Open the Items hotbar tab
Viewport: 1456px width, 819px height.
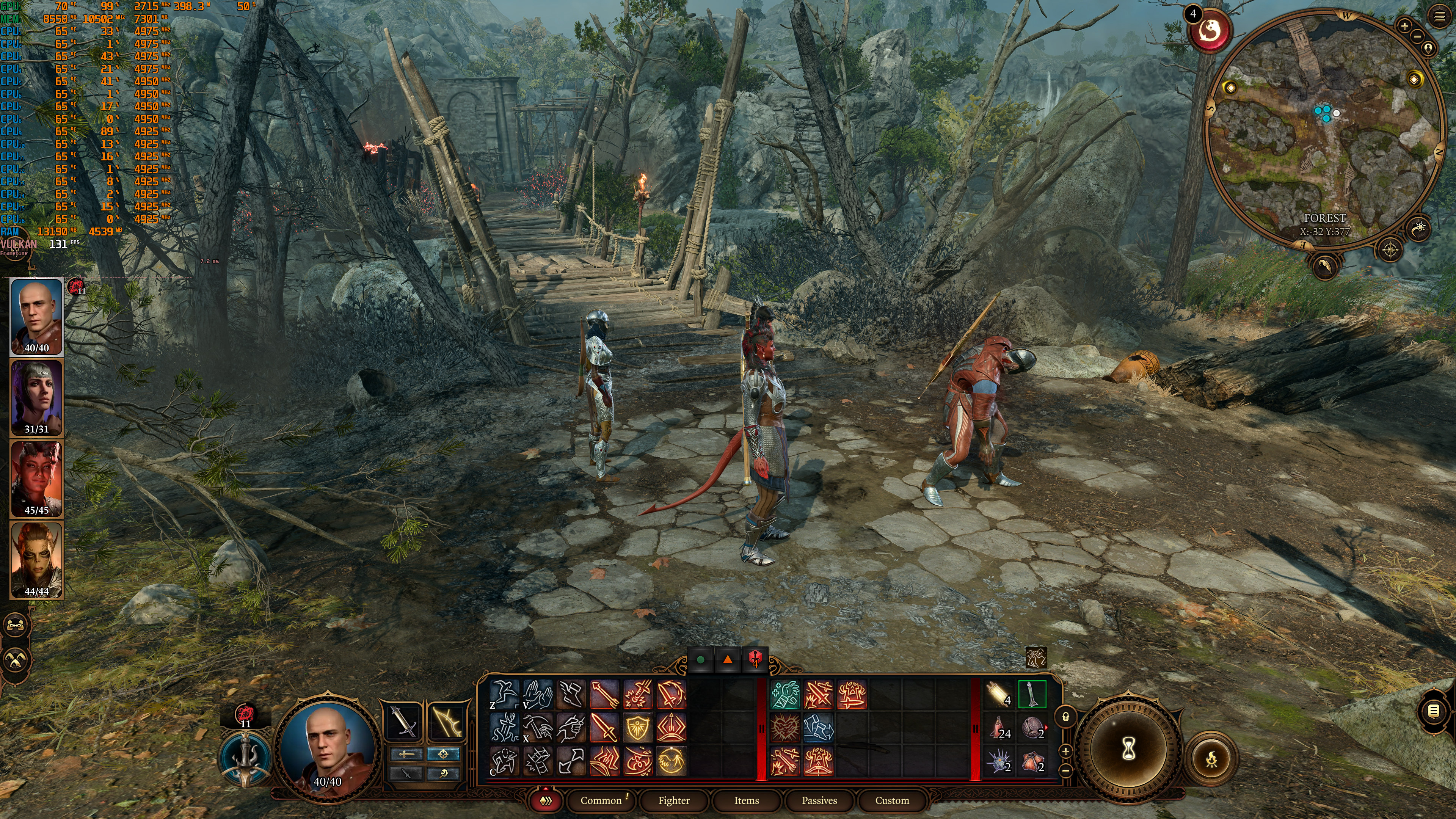746,800
